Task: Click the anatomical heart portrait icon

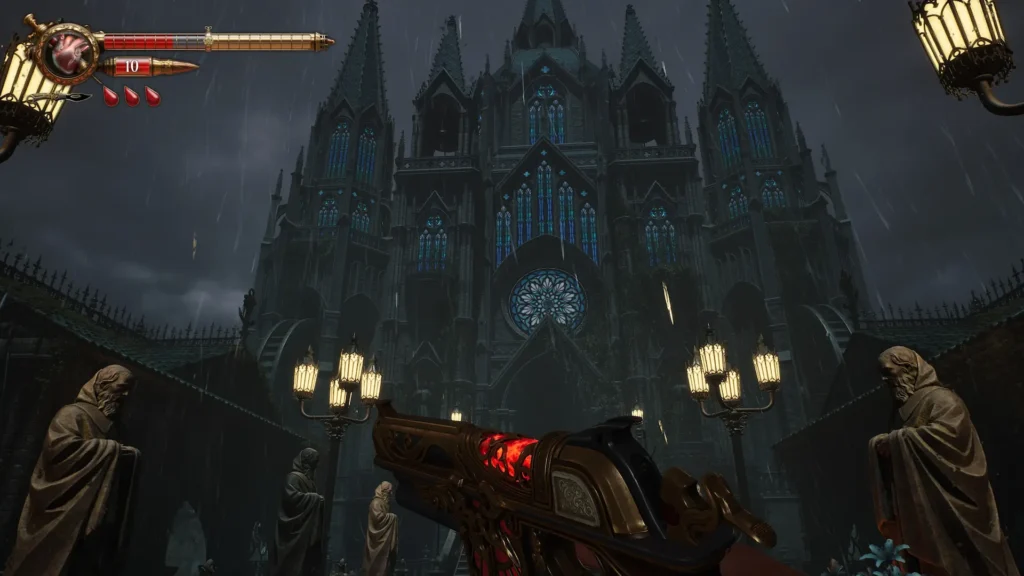Action: tap(69, 51)
